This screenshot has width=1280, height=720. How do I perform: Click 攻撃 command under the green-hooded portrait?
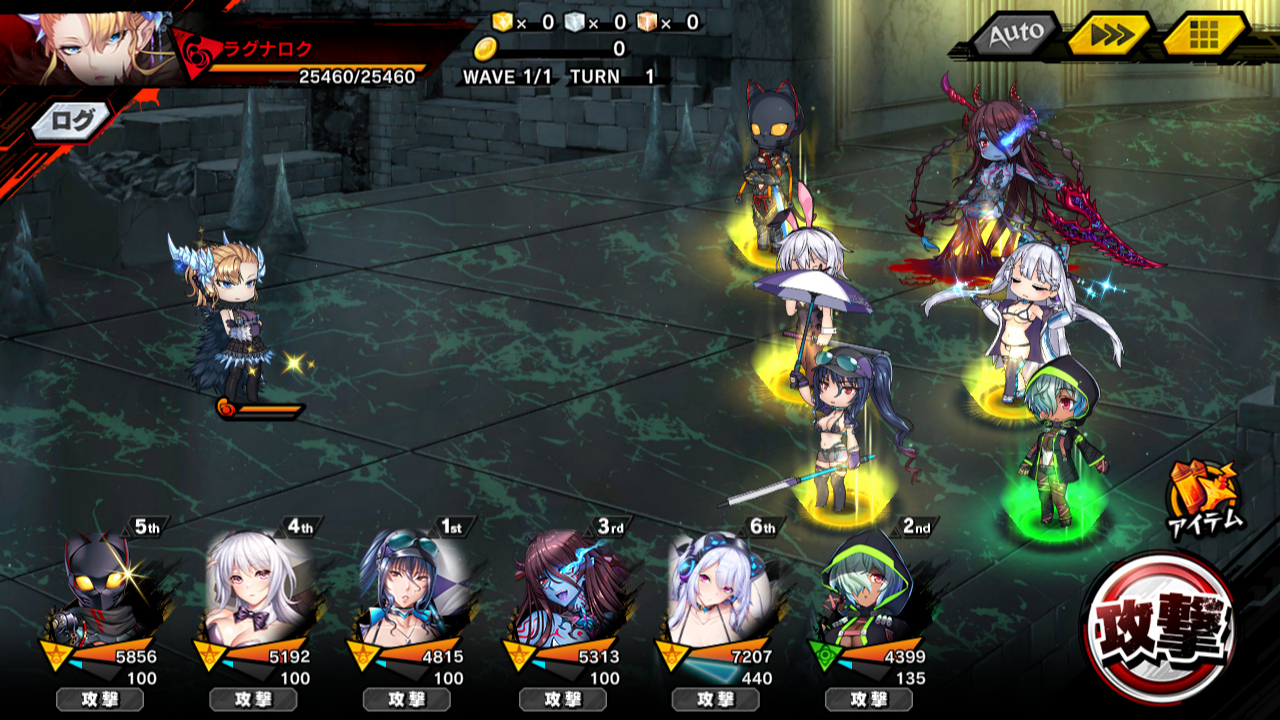coord(869,699)
